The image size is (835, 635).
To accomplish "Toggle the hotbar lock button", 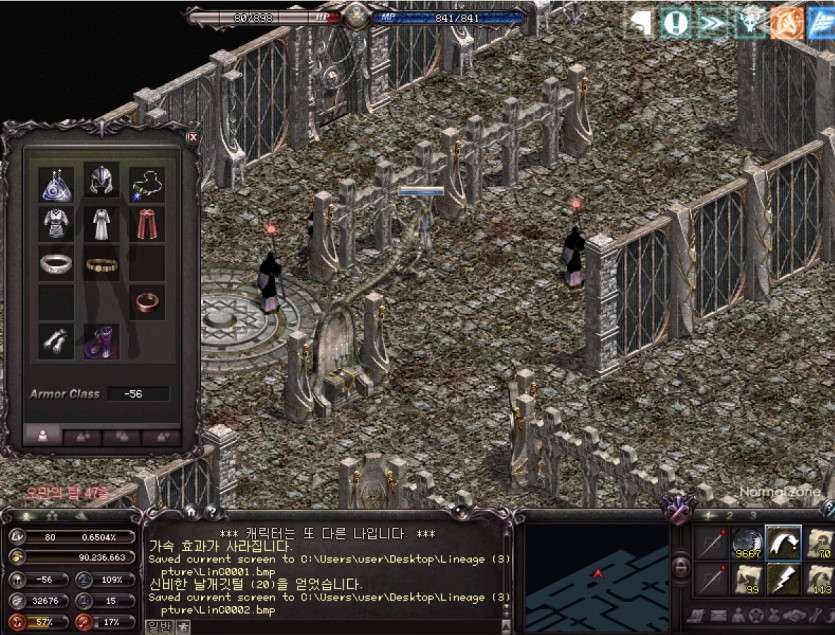I will click(681, 568).
